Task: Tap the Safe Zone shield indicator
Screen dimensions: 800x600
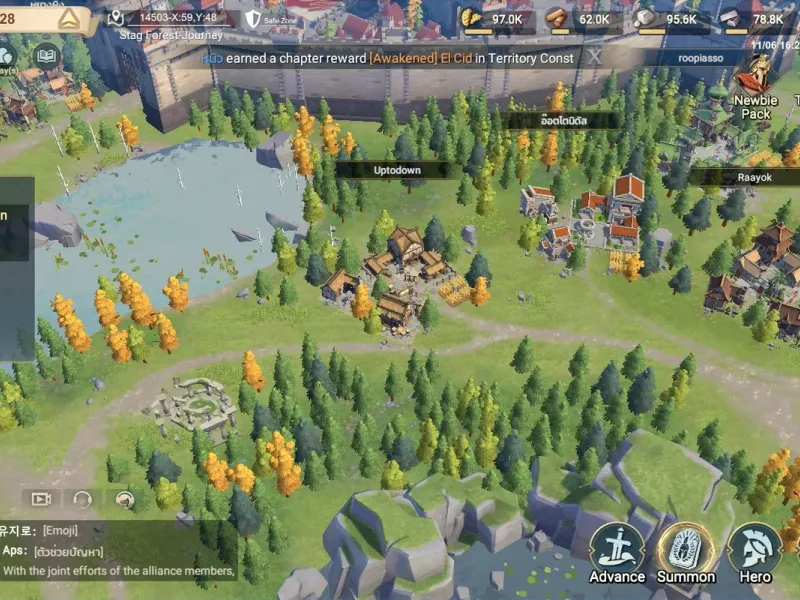Action: tap(253, 18)
